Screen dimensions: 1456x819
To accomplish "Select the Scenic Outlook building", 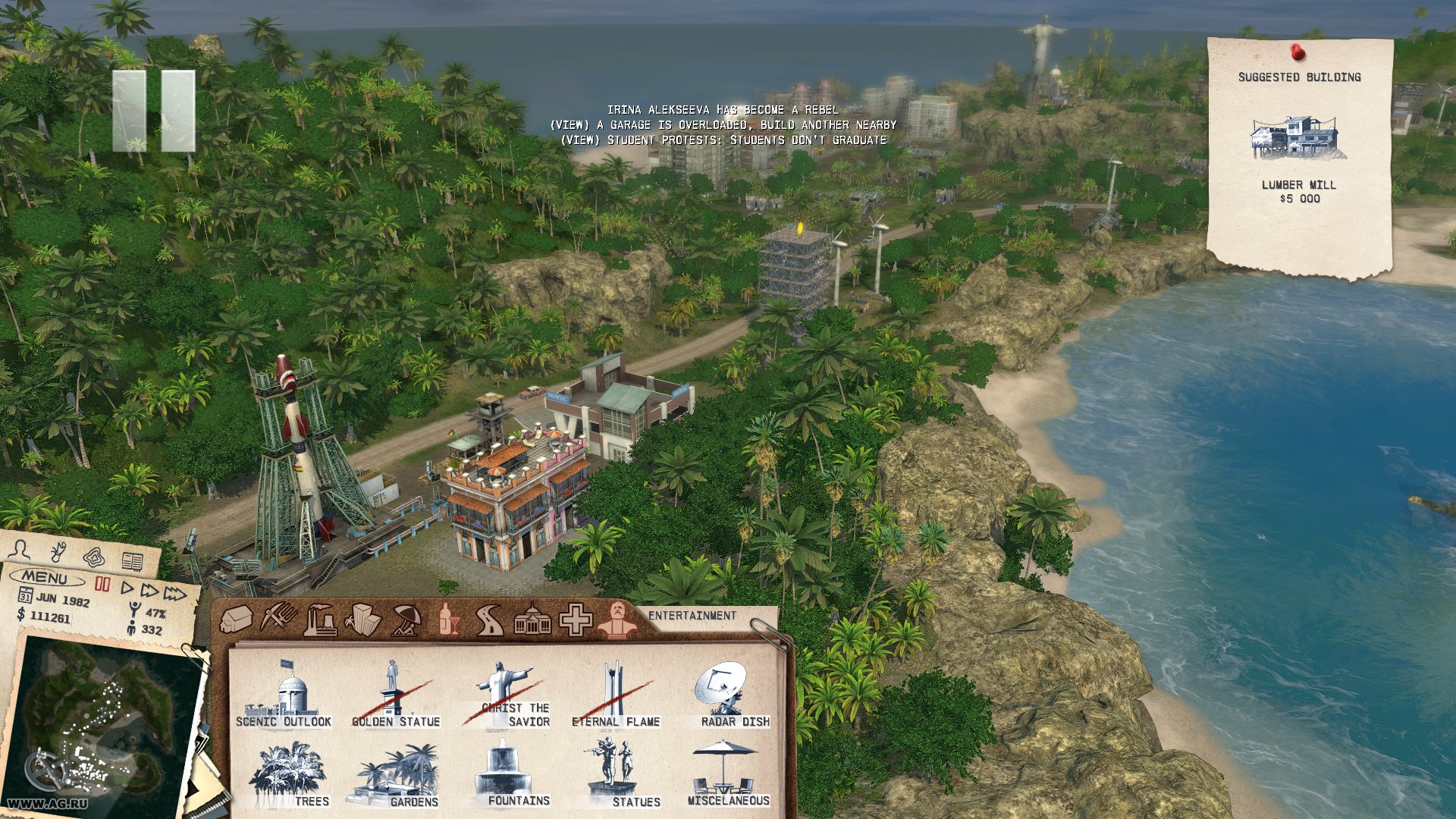I will pyautogui.click(x=284, y=695).
